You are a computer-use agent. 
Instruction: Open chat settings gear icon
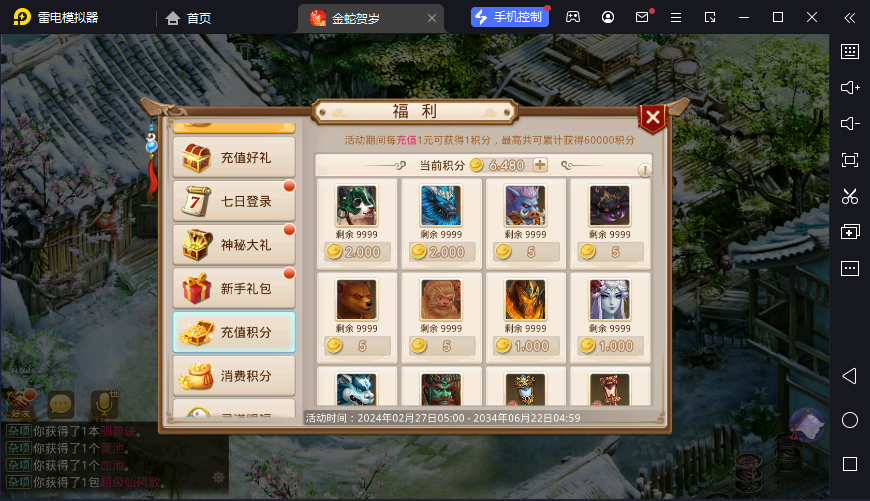point(218,477)
